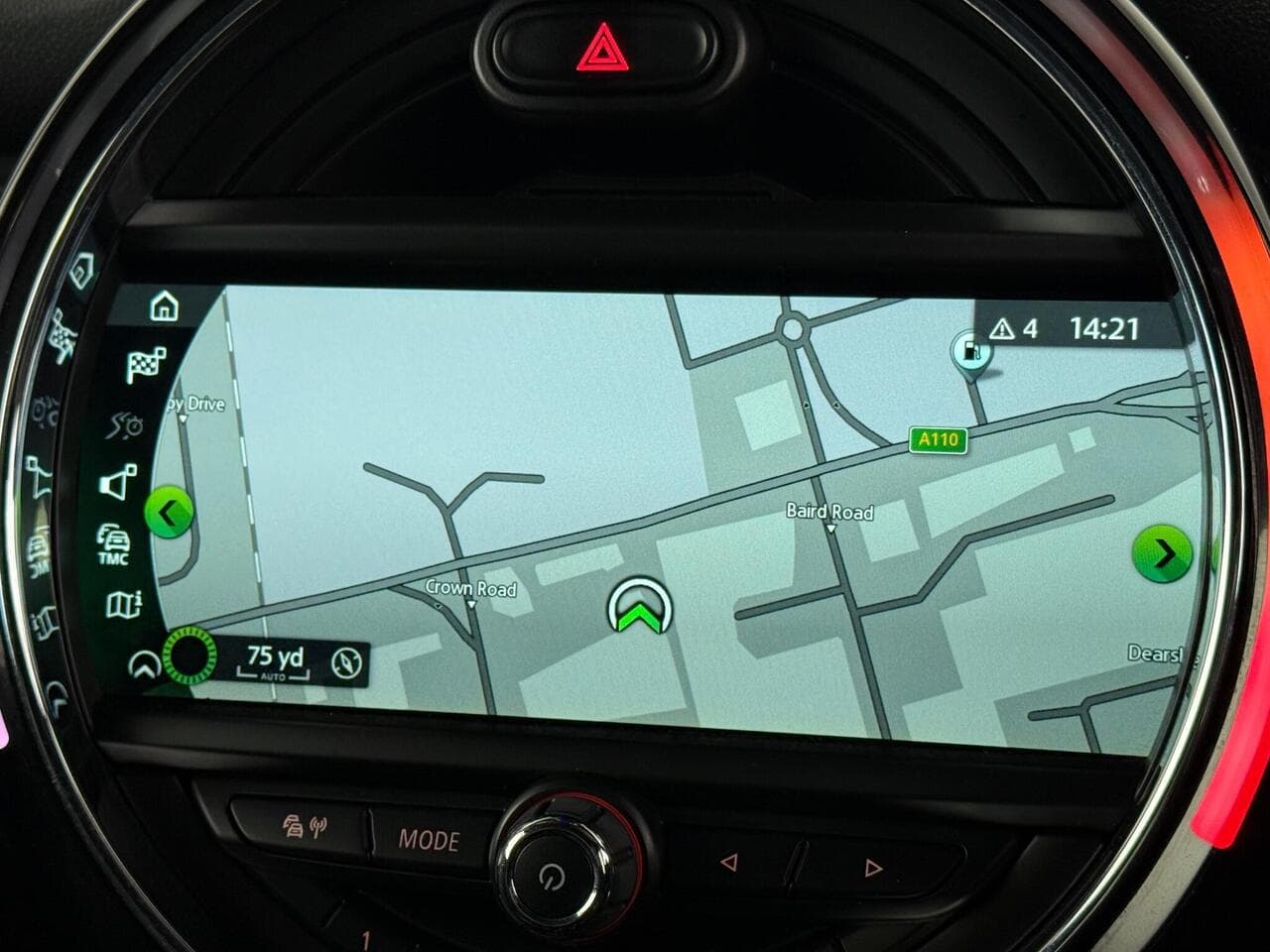Tap the Baird Road label on map
The width and height of the screenshot is (1270, 952).
click(828, 513)
